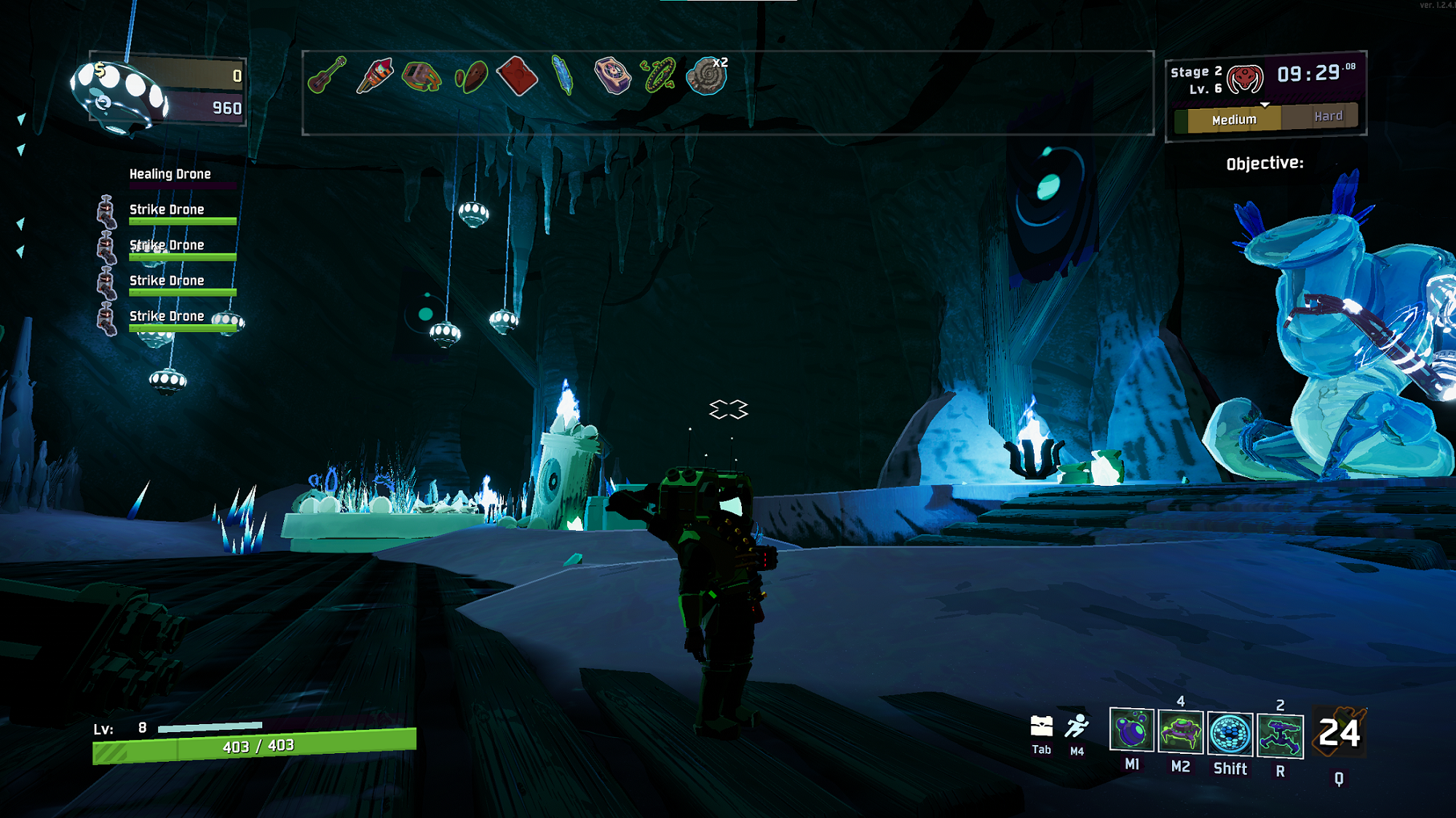Use the spider mine secondary skill
The height and width of the screenshot is (818, 1456).
(x=1180, y=732)
